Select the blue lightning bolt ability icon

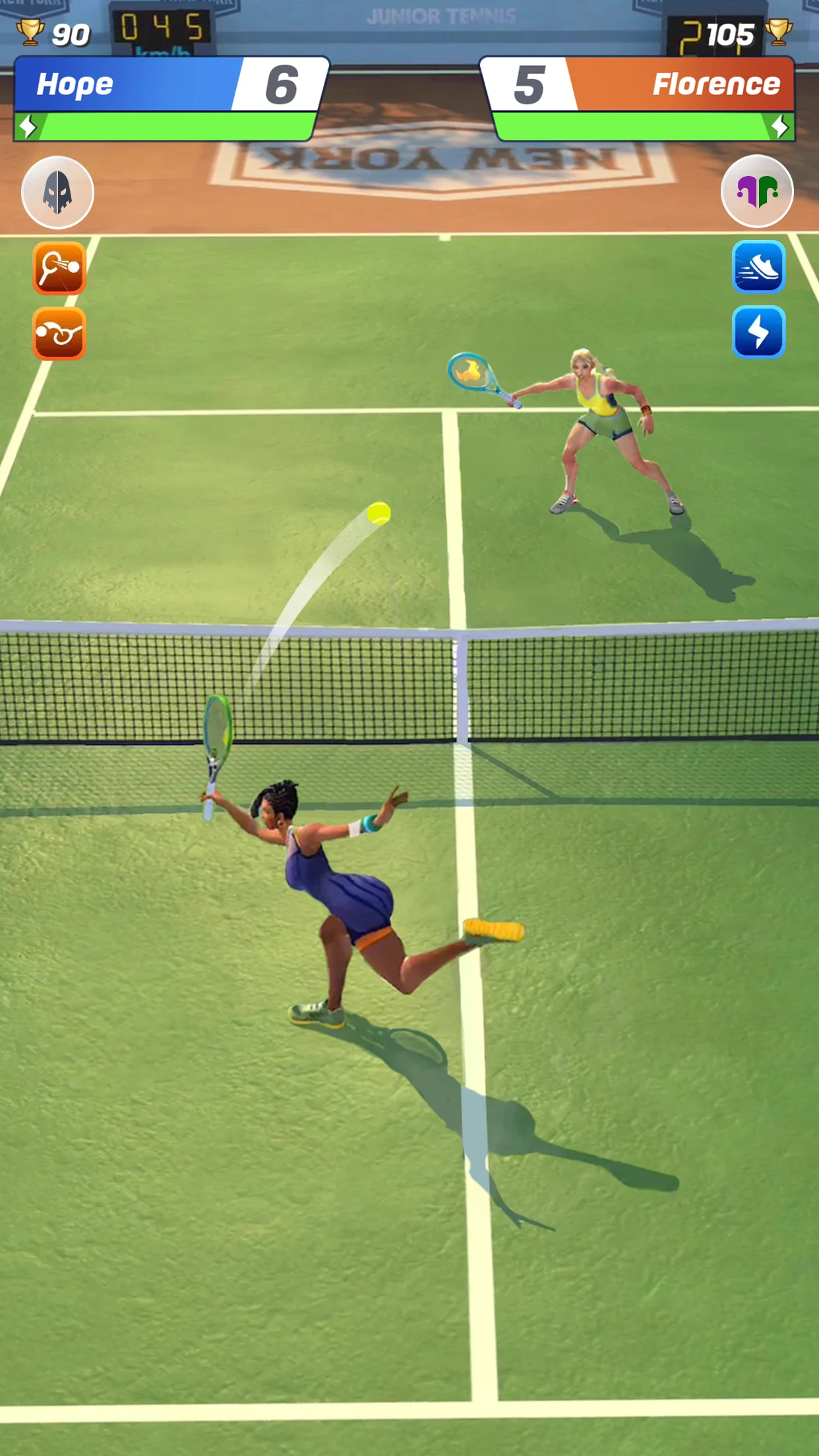758,332
